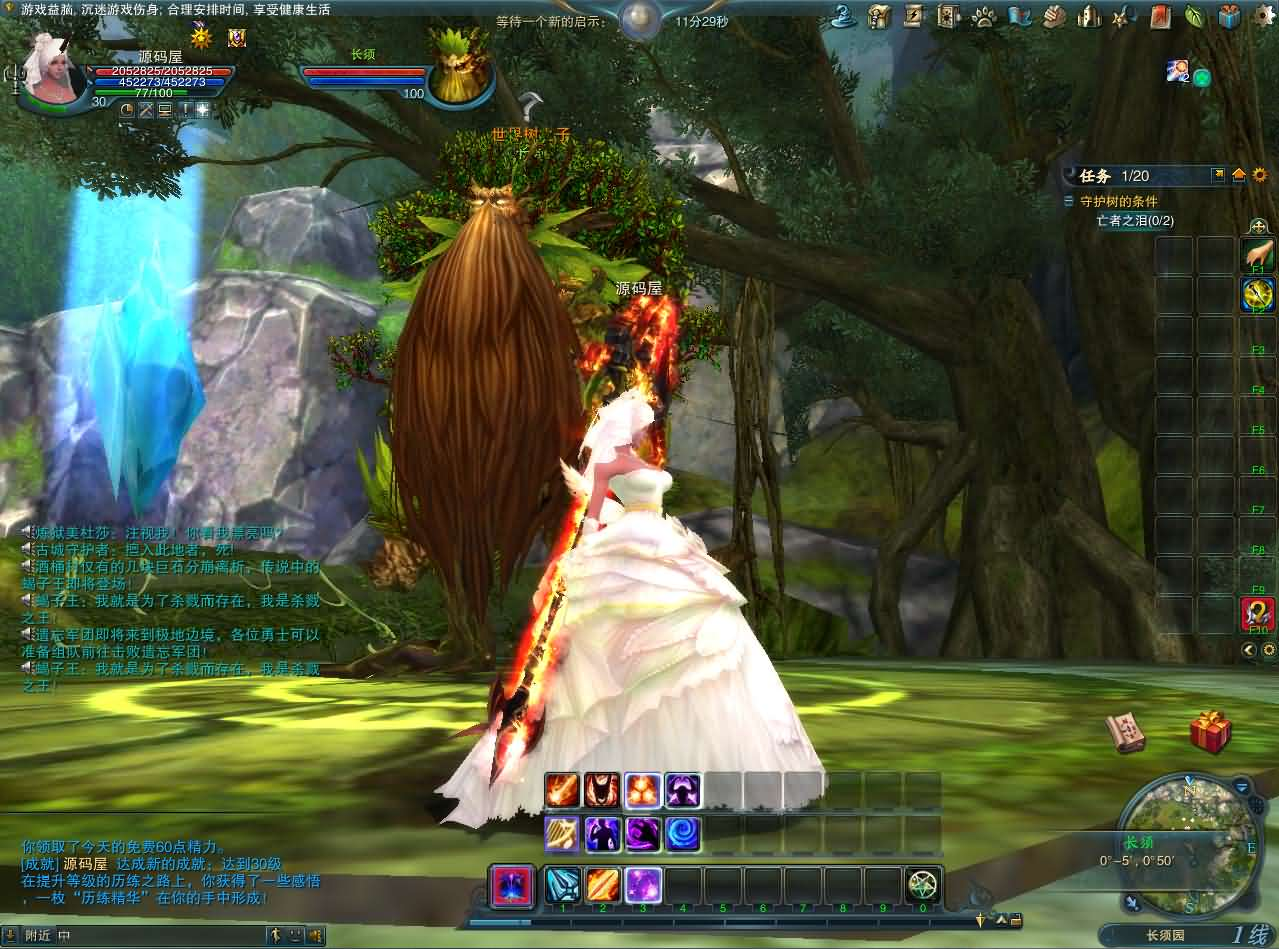1279x949 pixels.
Task: Activate the golden compass skill in F2
Action: (1257, 294)
